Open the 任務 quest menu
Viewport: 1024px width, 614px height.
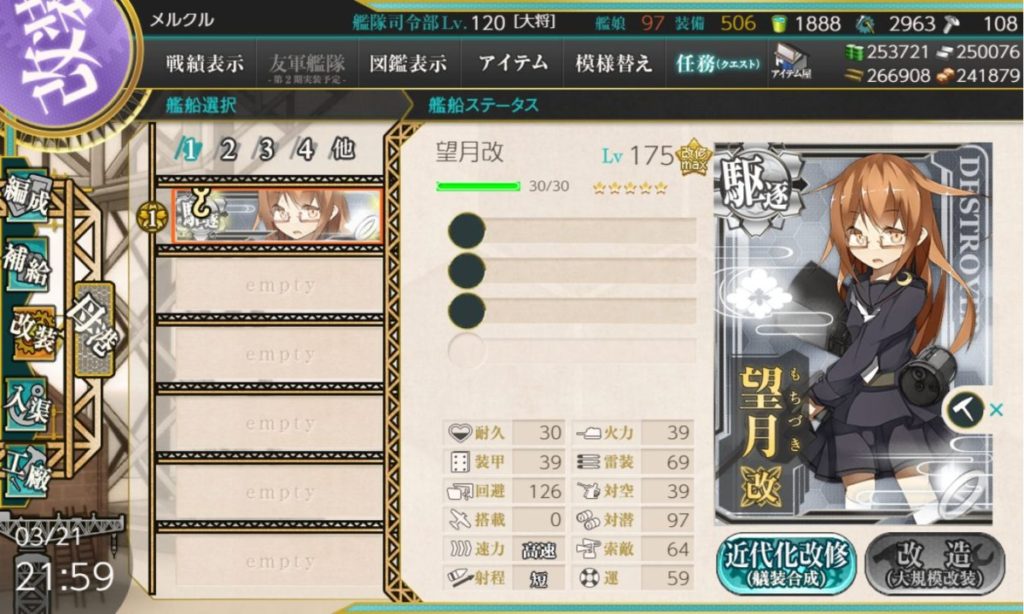coord(717,64)
